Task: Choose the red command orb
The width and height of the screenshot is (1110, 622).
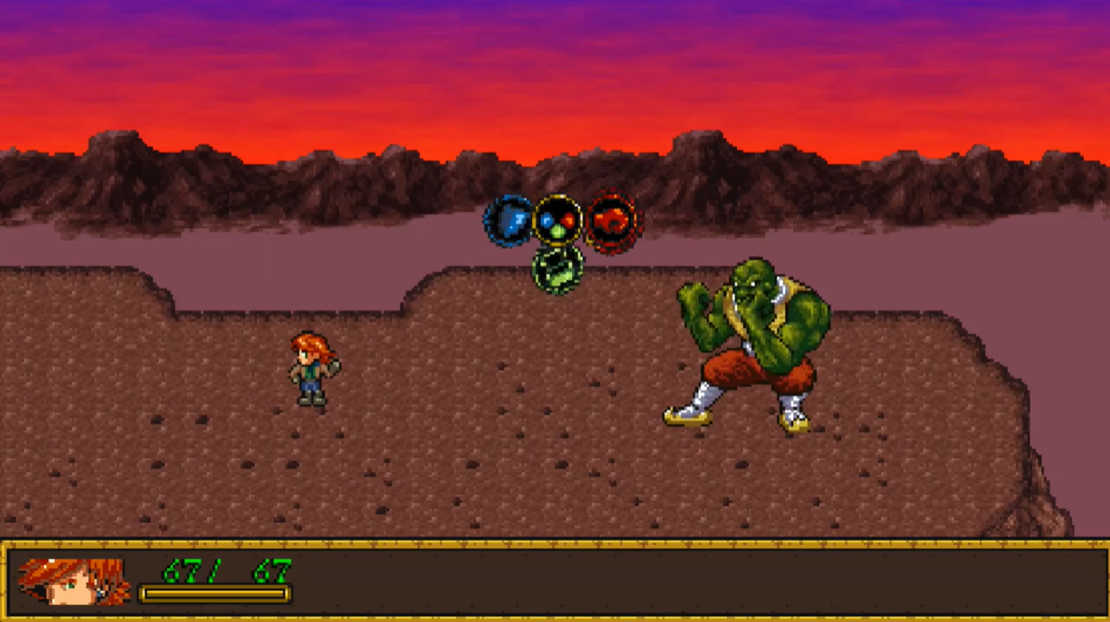Action: [x=612, y=221]
